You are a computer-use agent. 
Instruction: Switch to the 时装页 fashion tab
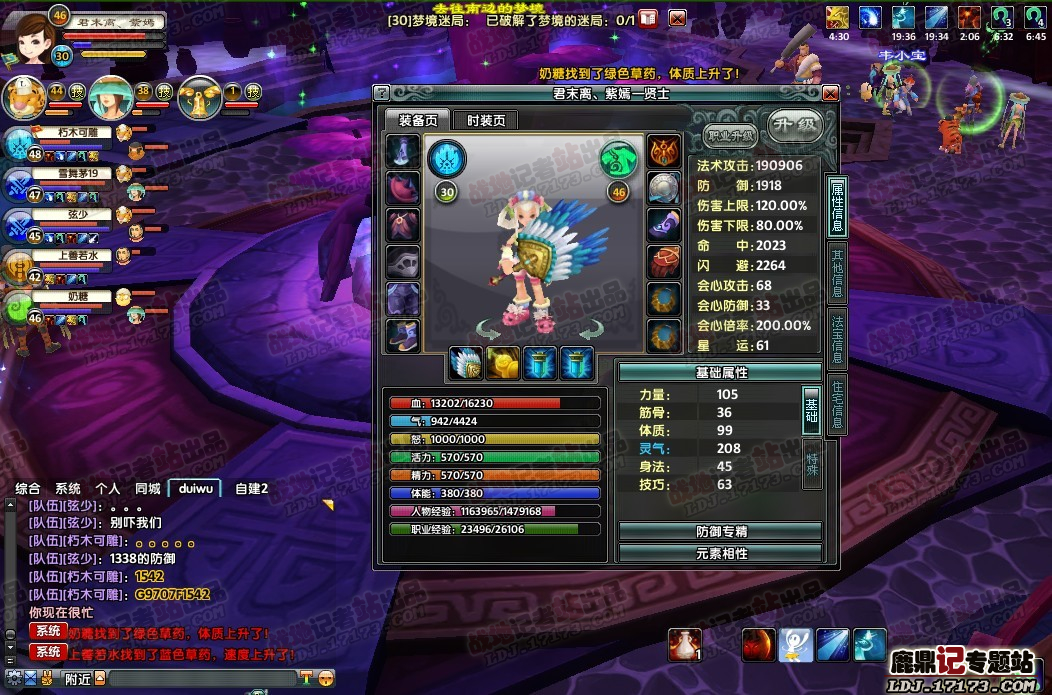point(486,120)
